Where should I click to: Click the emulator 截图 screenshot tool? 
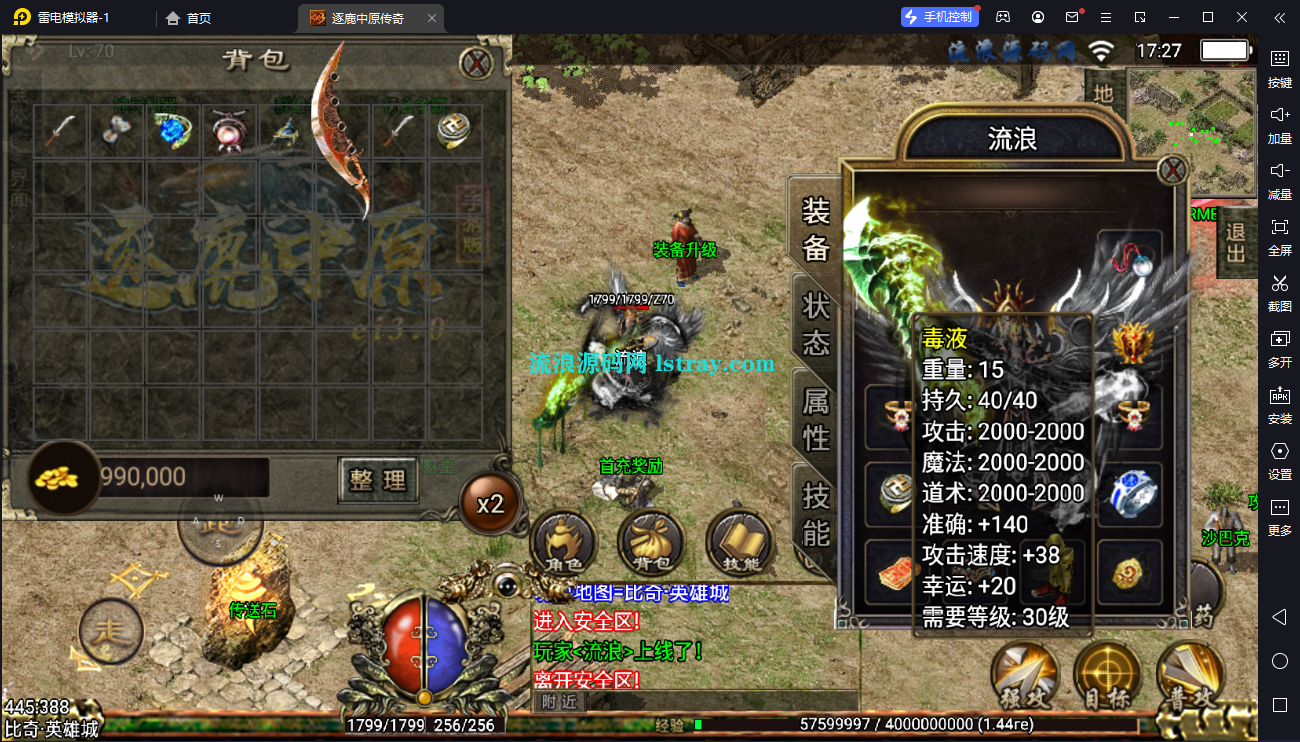[1279, 290]
